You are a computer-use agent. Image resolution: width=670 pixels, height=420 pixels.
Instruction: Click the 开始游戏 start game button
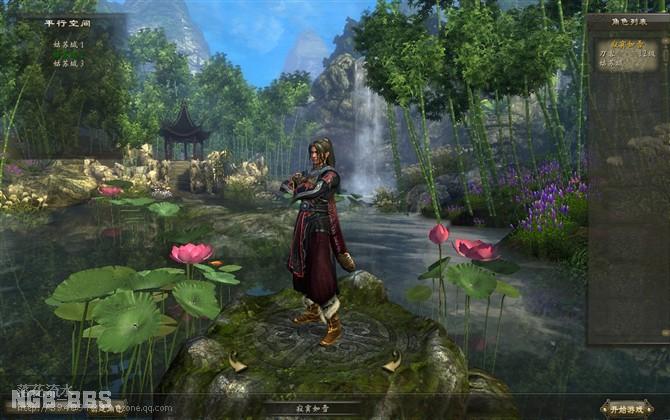pos(627,407)
